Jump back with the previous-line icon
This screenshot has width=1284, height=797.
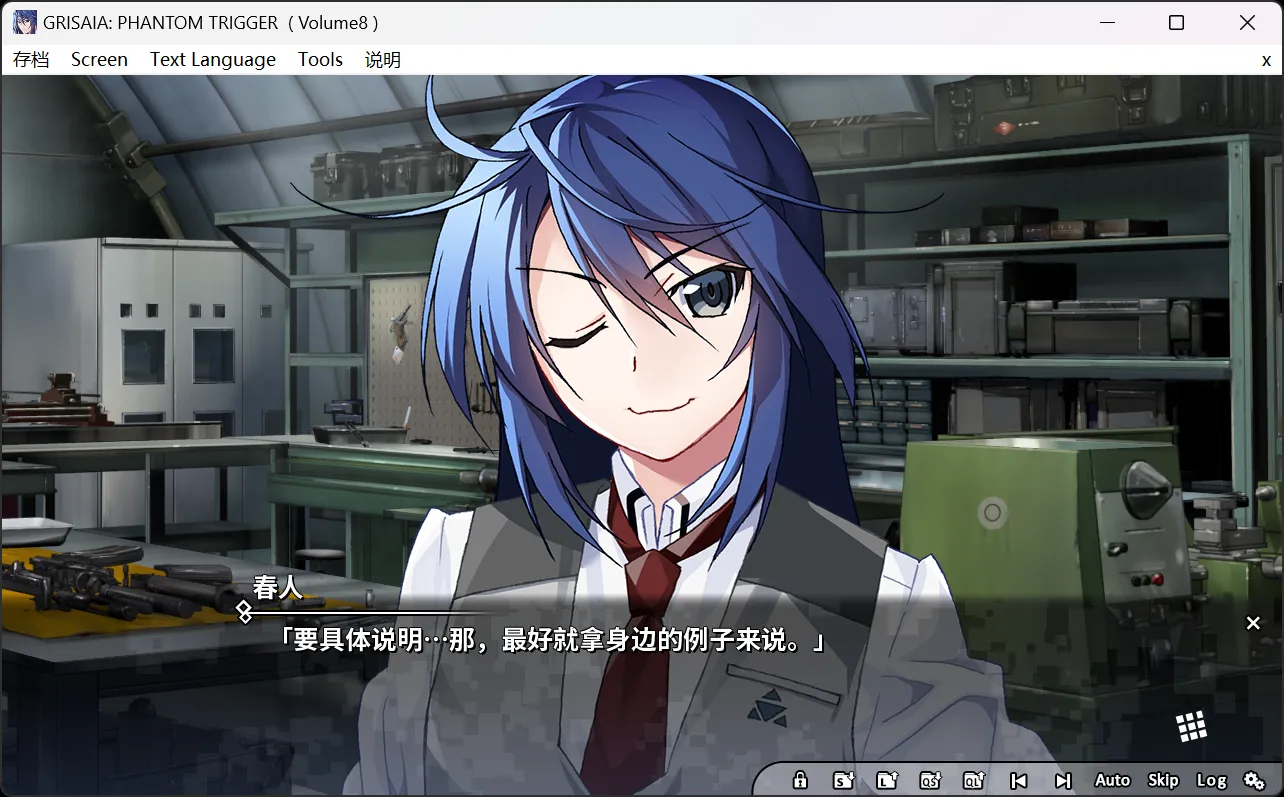click(x=1018, y=780)
